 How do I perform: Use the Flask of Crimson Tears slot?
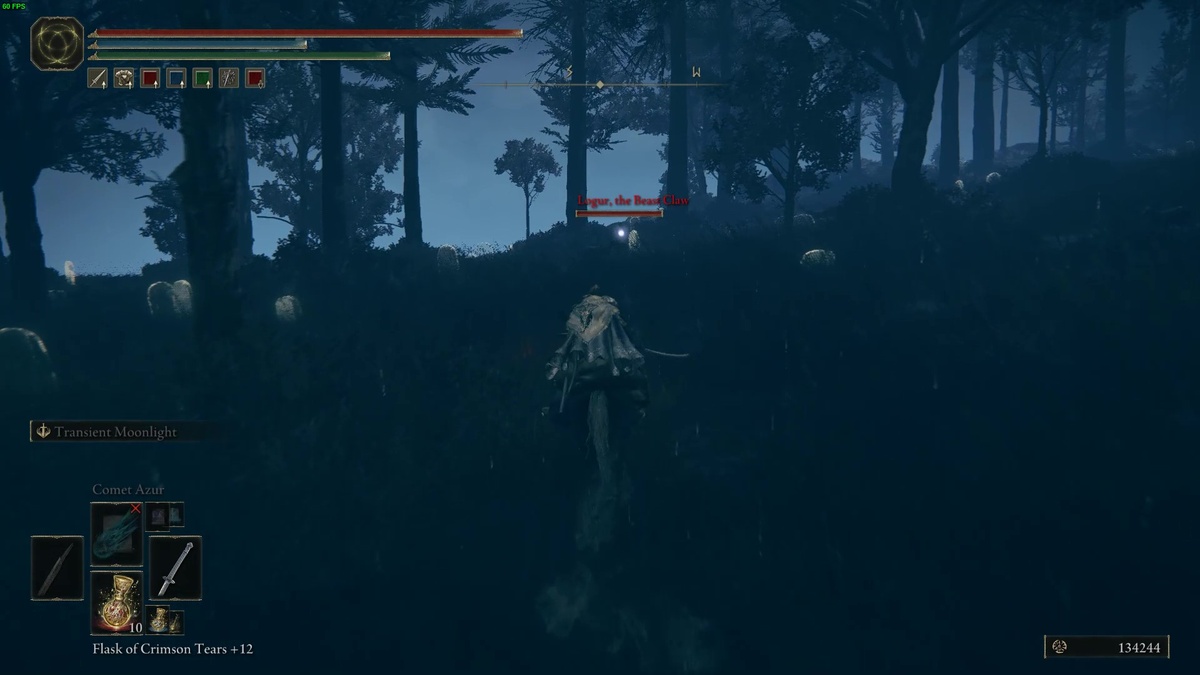pos(116,602)
